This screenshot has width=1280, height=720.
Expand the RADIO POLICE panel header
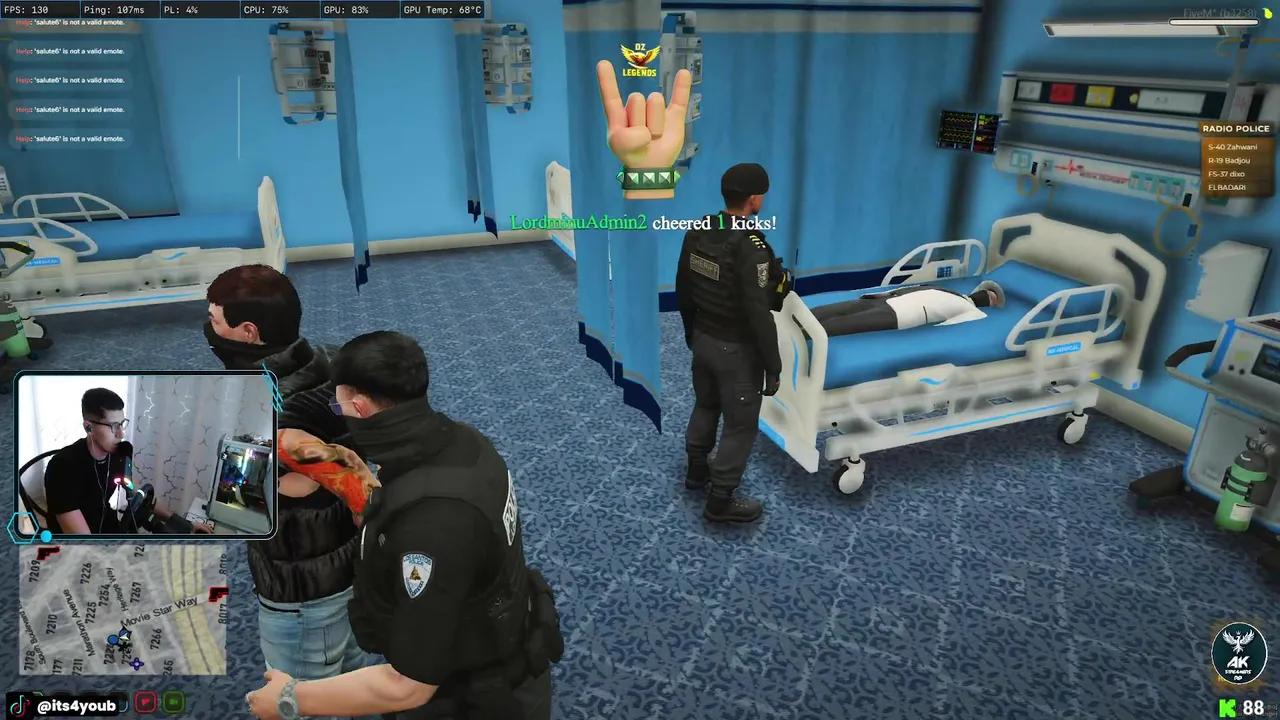(x=1236, y=128)
